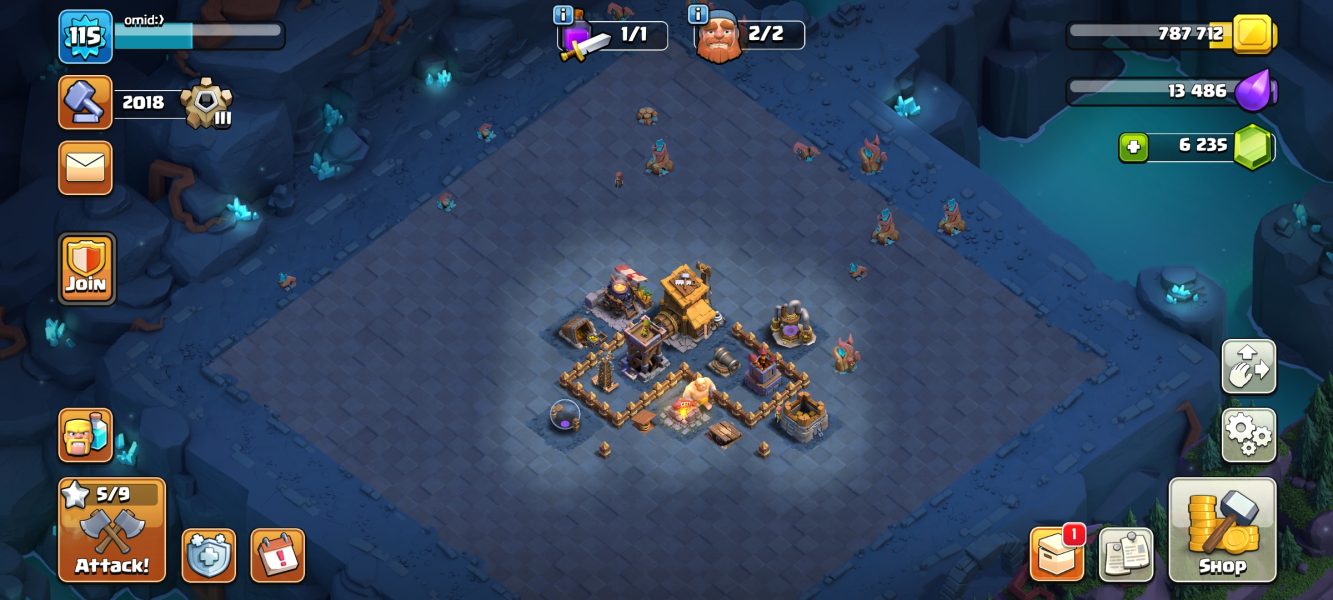Image resolution: width=1333 pixels, height=600 pixels.
Task: Tap the purple elixir drop icon
Action: 1253,91
